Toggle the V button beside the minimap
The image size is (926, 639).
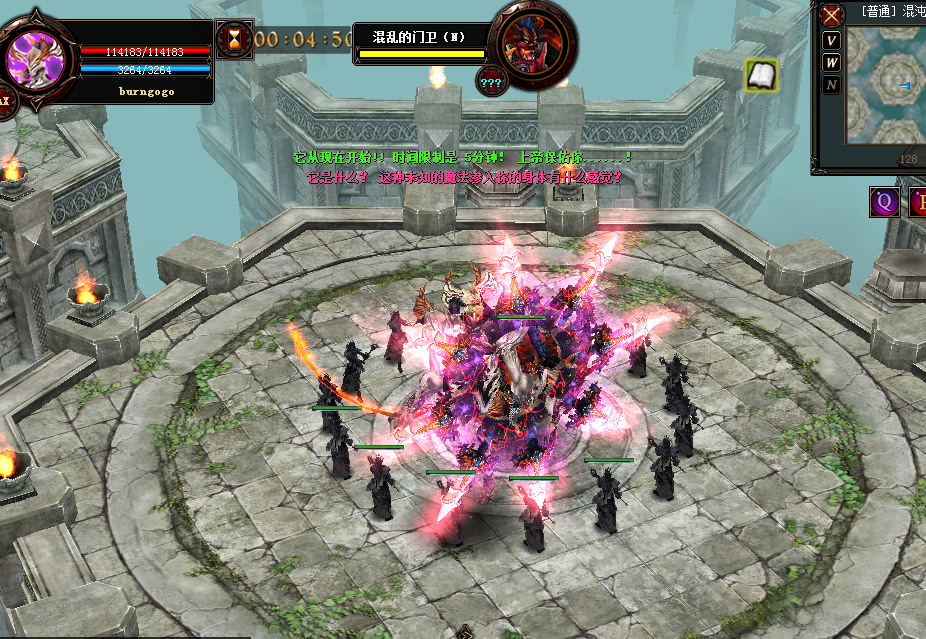click(x=832, y=40)
